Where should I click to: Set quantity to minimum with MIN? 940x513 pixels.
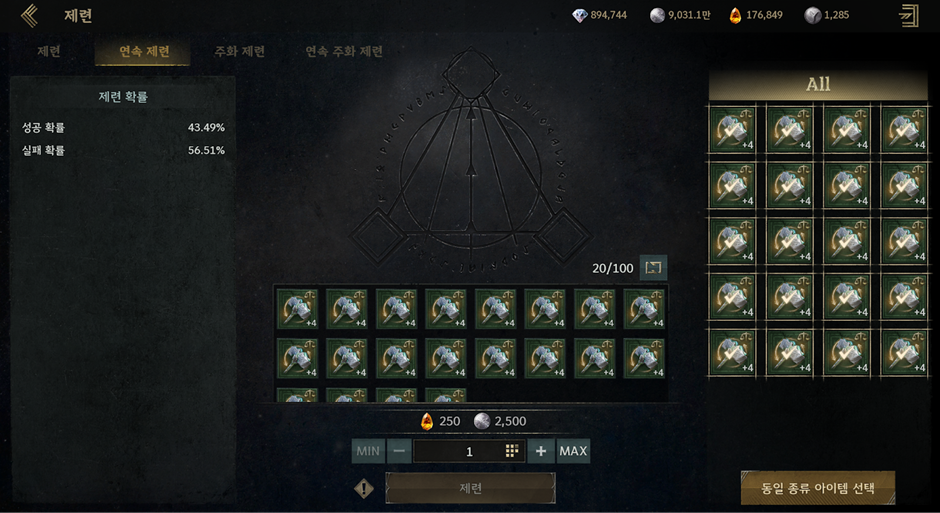[368, 451]
